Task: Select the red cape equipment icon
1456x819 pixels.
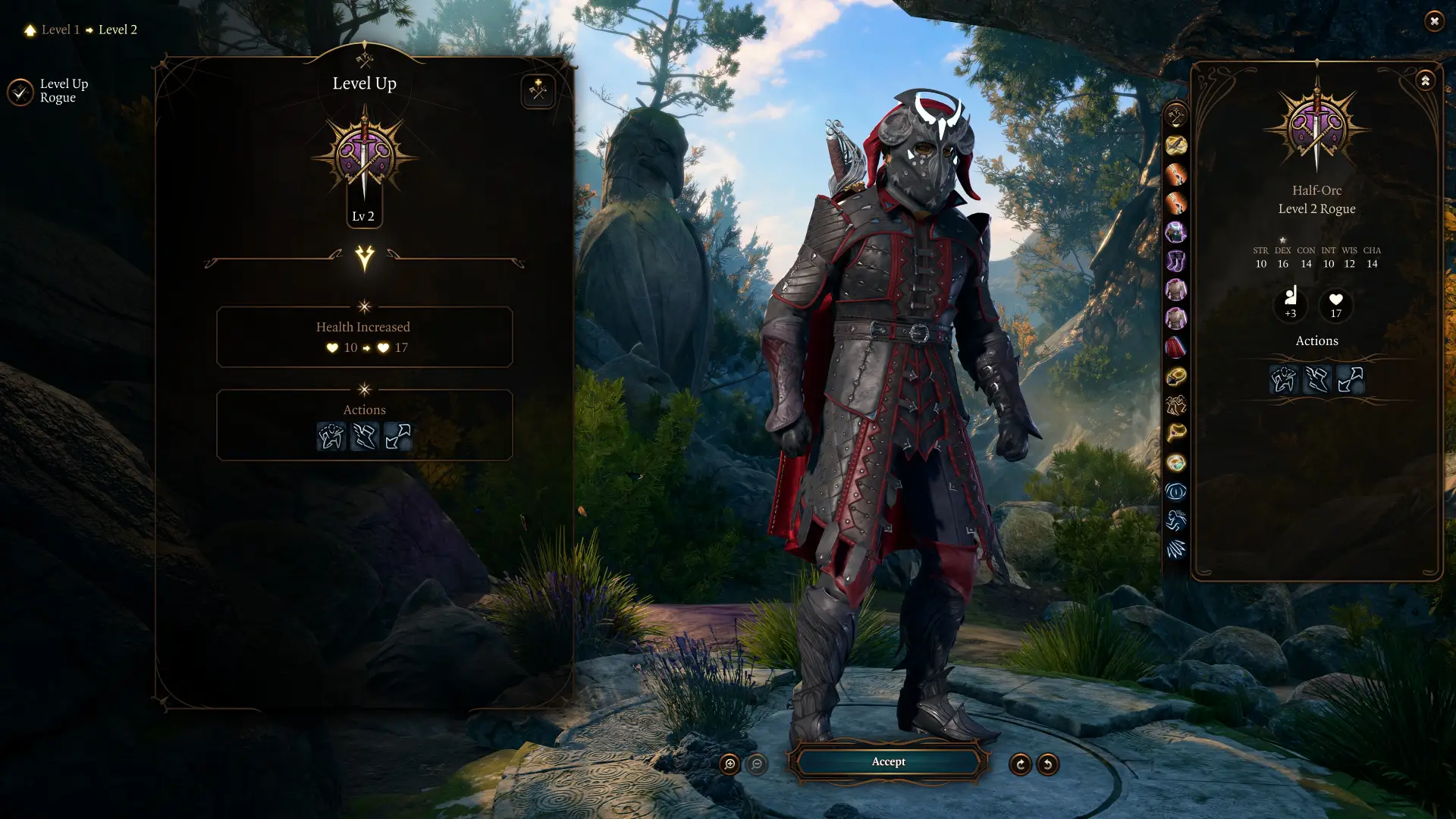Action: (1175, 348)
